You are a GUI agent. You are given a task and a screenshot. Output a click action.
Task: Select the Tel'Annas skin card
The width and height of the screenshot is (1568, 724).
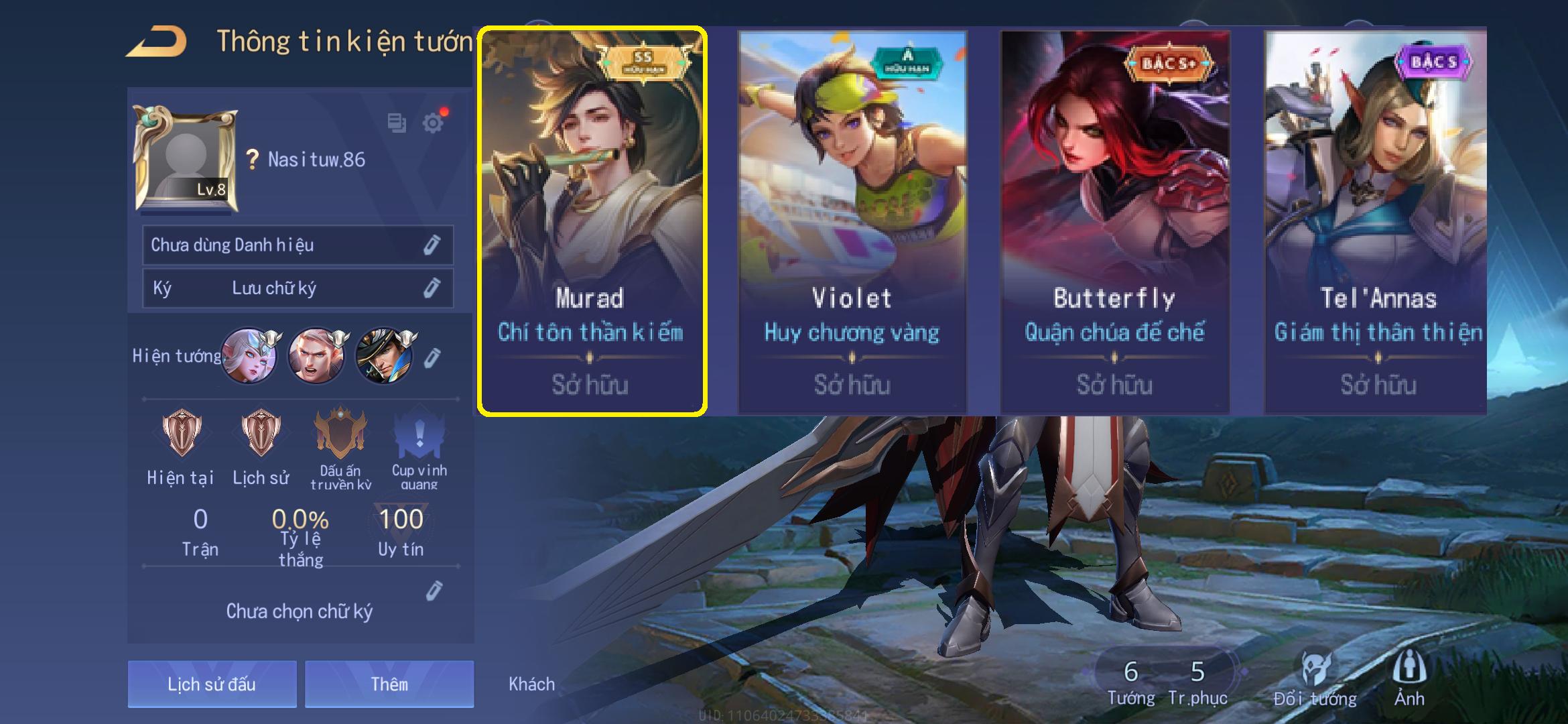(x=1375, y=221)
